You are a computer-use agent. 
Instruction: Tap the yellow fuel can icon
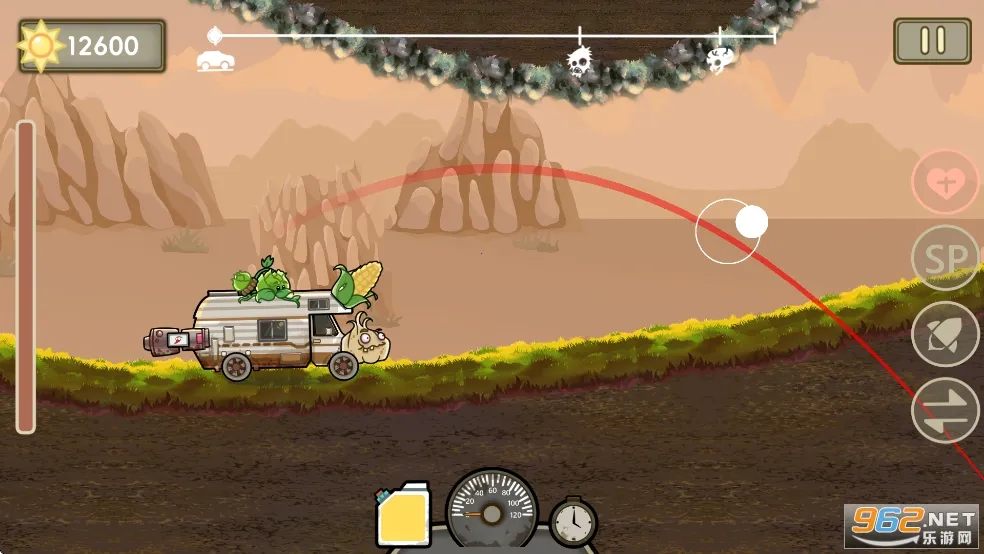403,516
